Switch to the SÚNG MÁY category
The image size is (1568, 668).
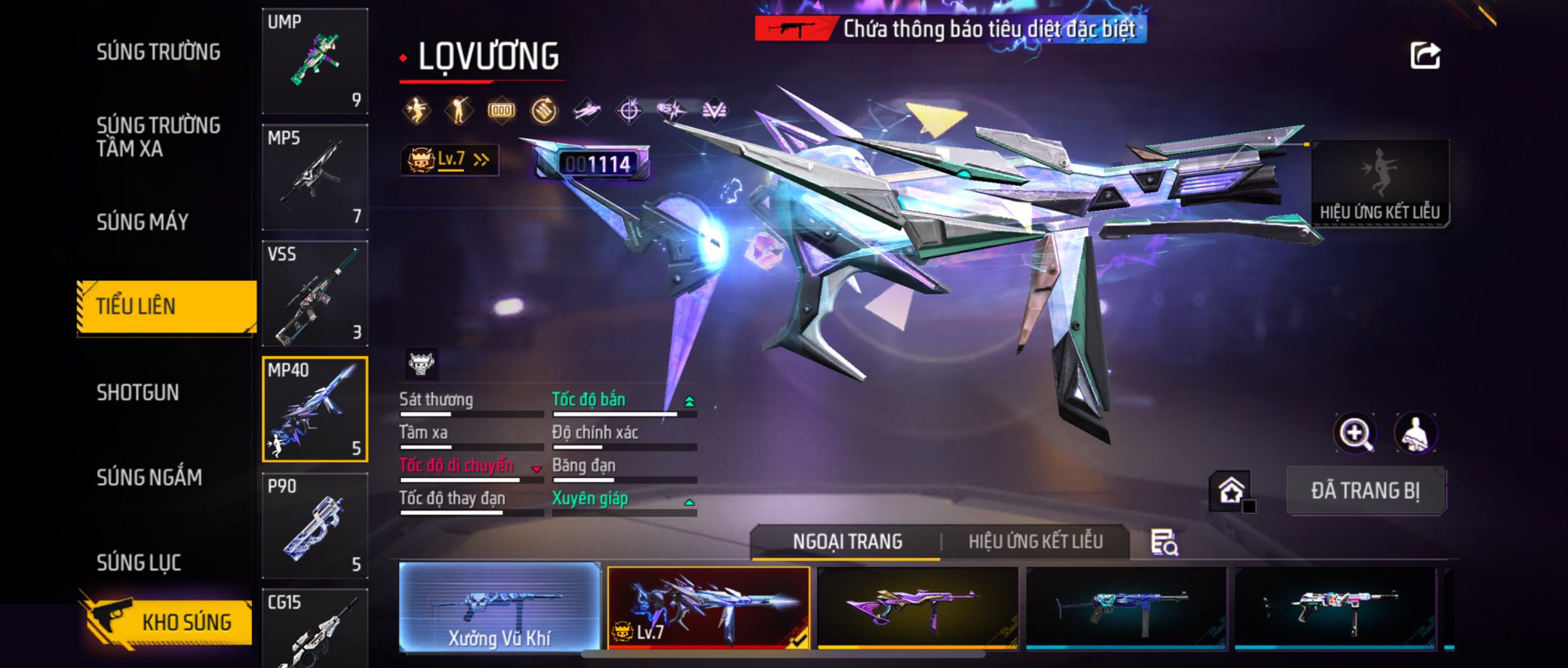coord(143,222)
